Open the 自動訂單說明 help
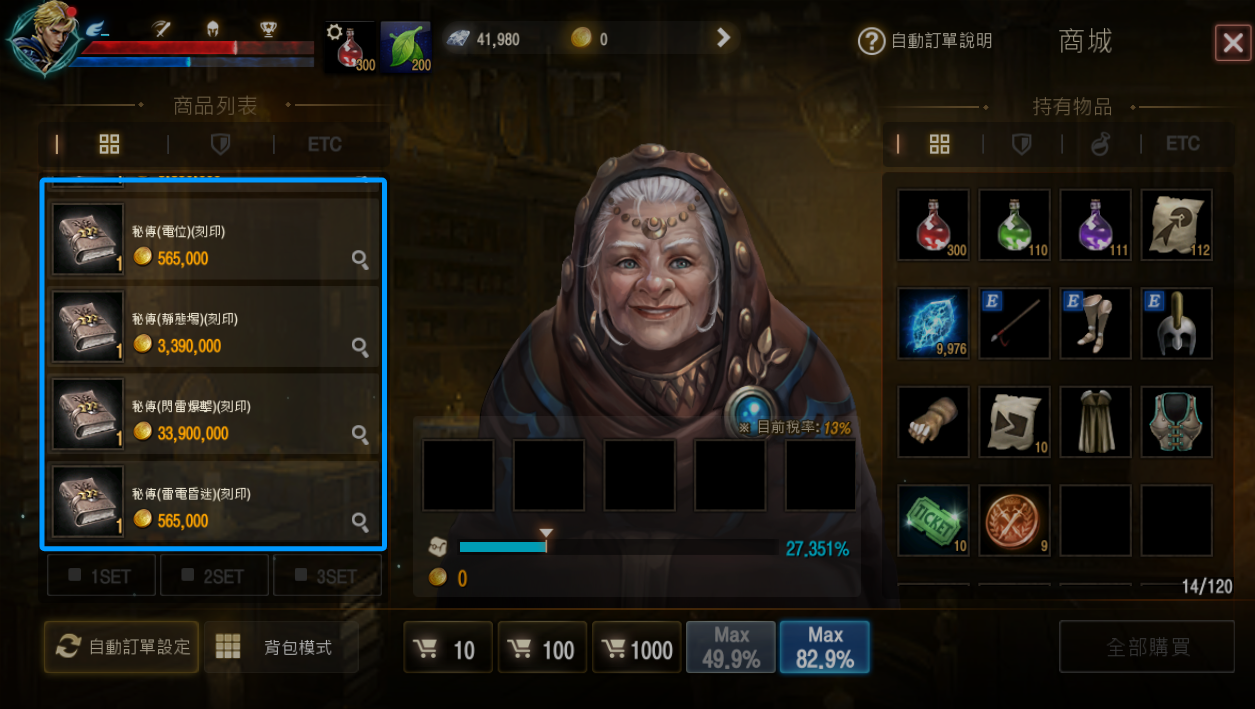The height and width of the screenshot is (709, 1255). (x=926, y=41)
